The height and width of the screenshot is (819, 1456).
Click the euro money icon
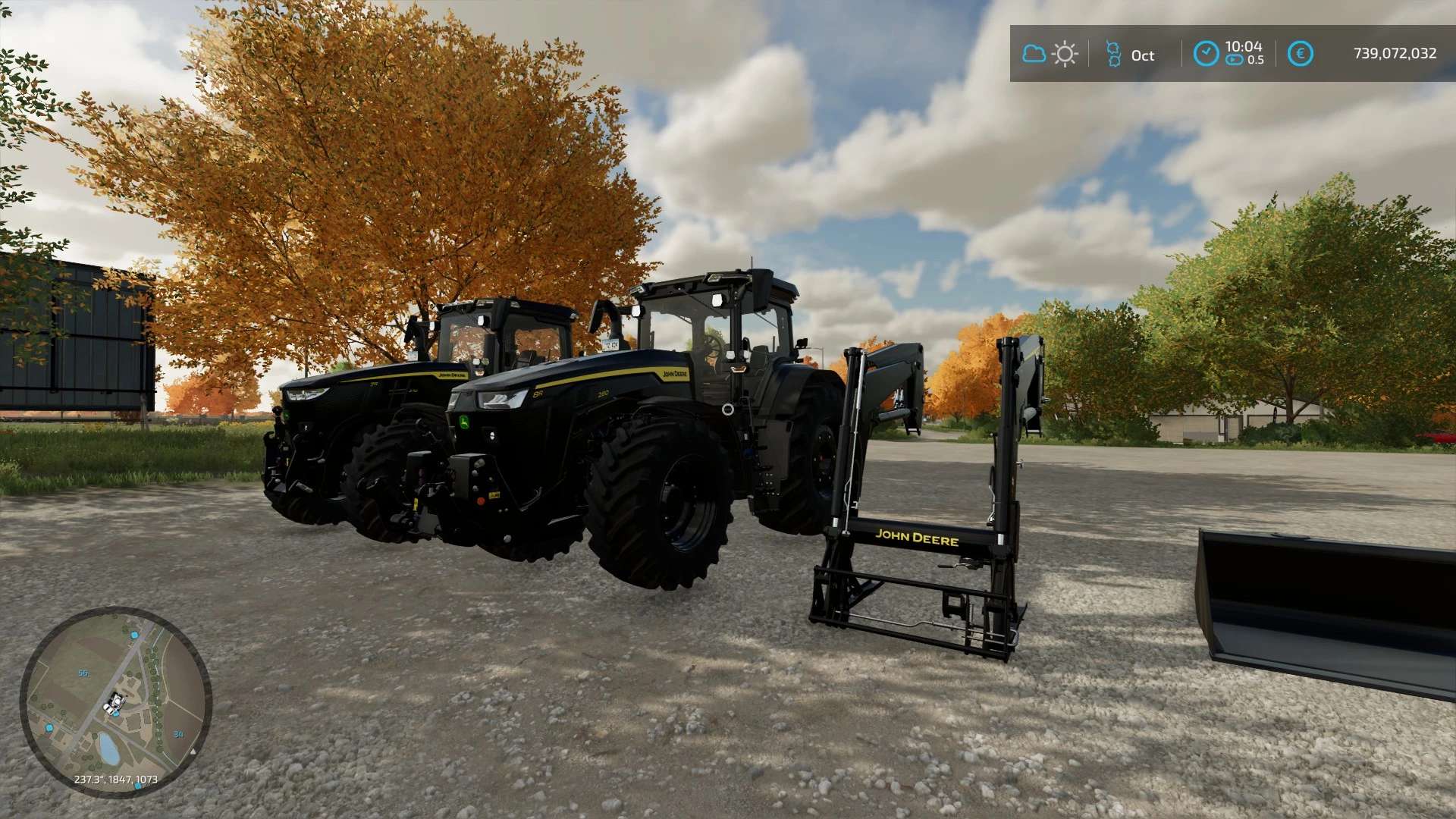(1300, 54)
